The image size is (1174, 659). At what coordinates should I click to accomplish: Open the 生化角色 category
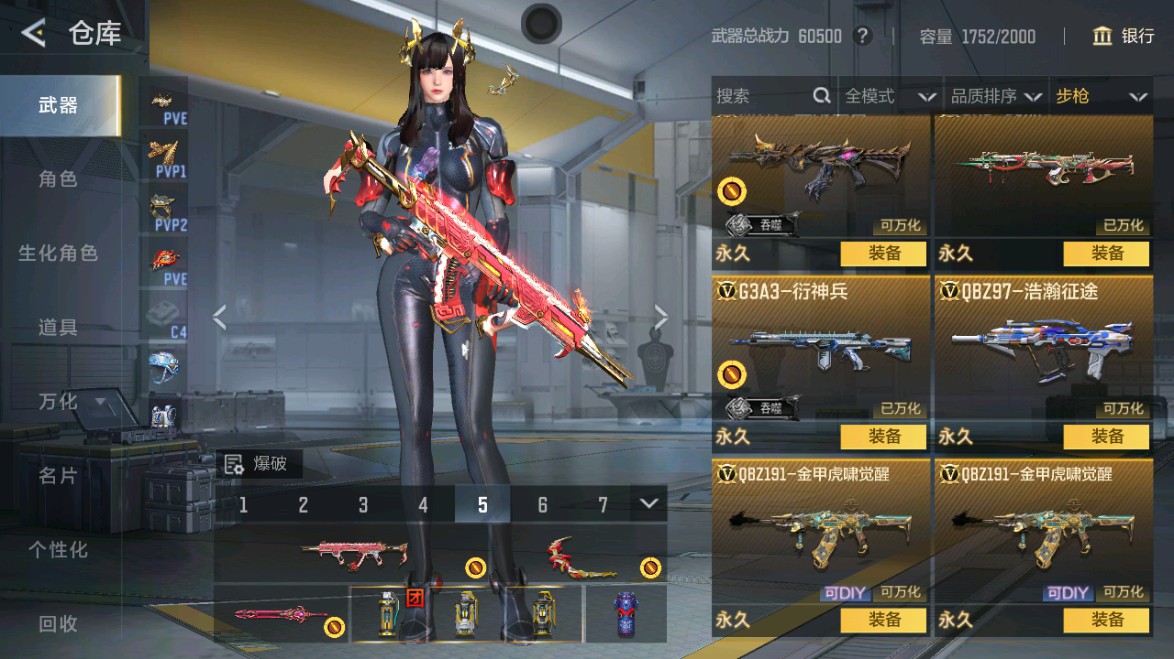pos(58,253)
